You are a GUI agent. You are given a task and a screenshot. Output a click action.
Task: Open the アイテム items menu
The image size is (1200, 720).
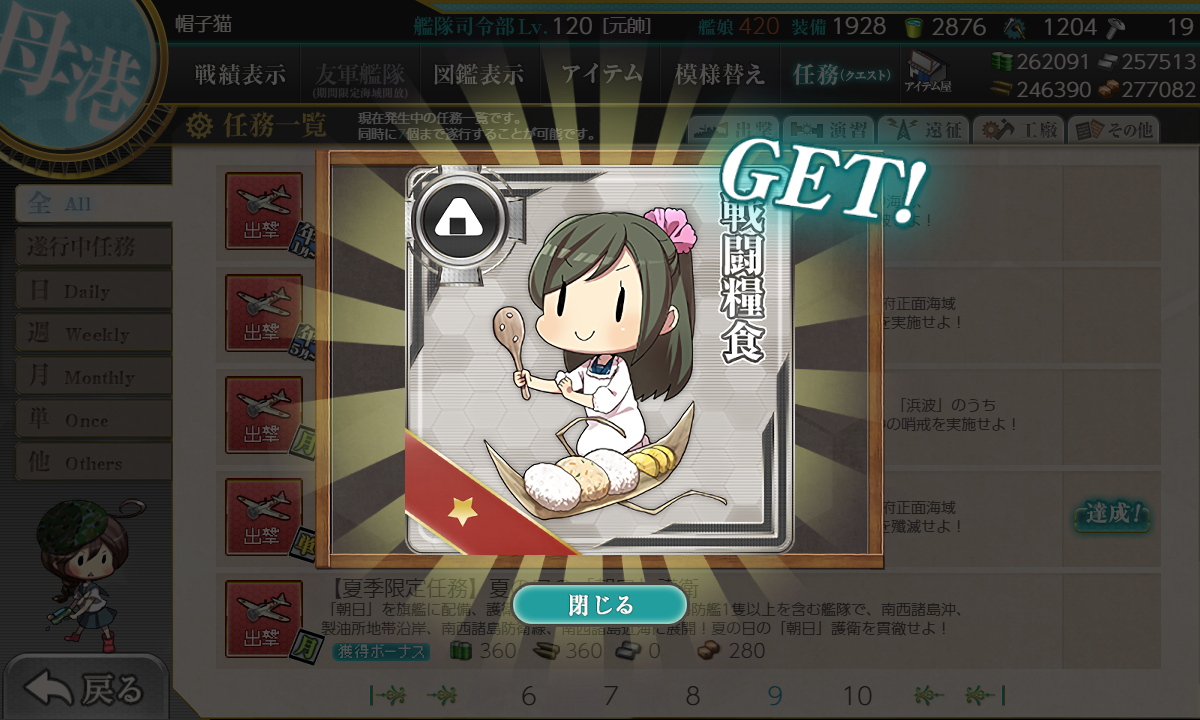click(602, 75)
